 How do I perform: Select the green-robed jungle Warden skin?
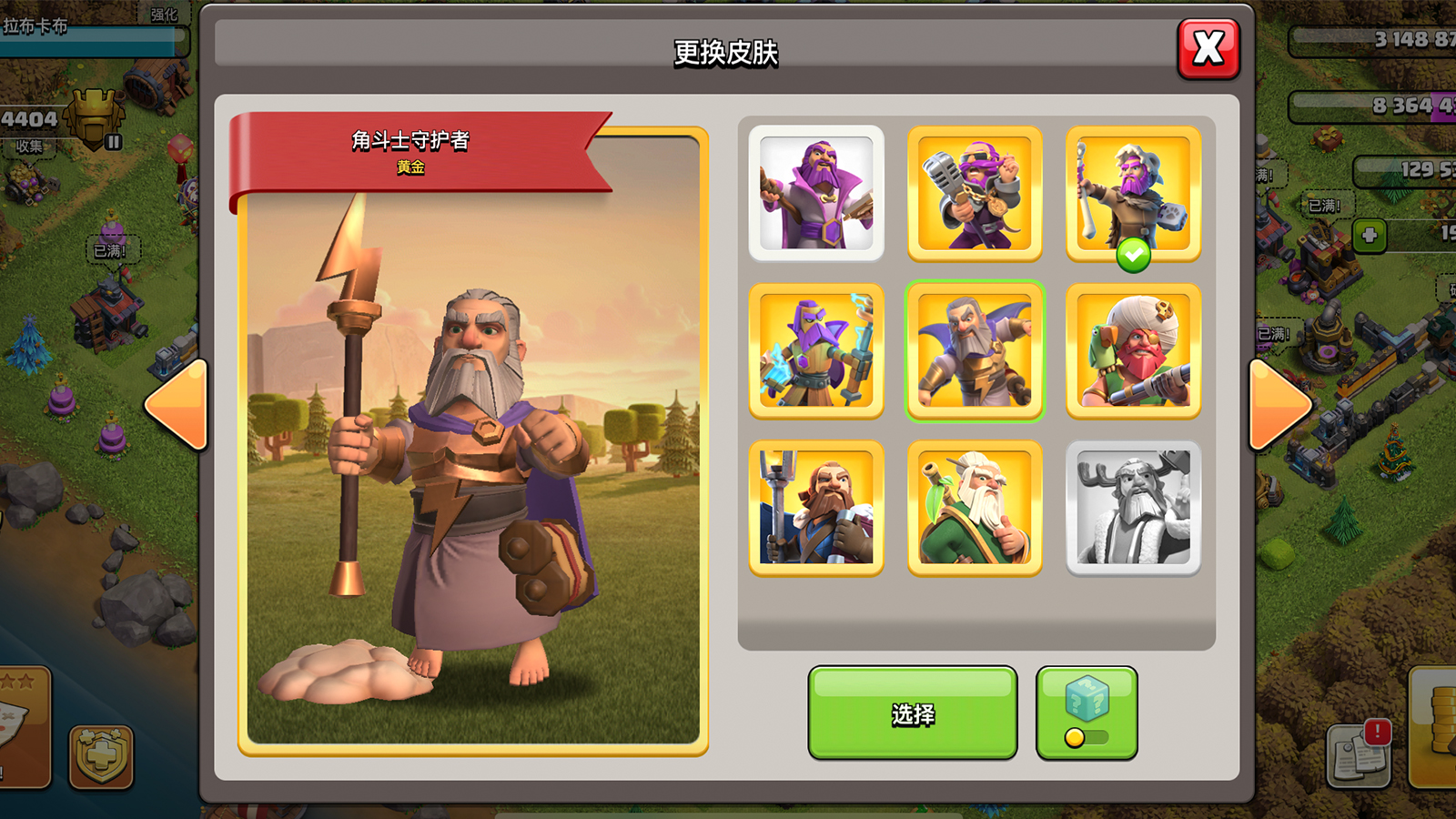(975, 508)
